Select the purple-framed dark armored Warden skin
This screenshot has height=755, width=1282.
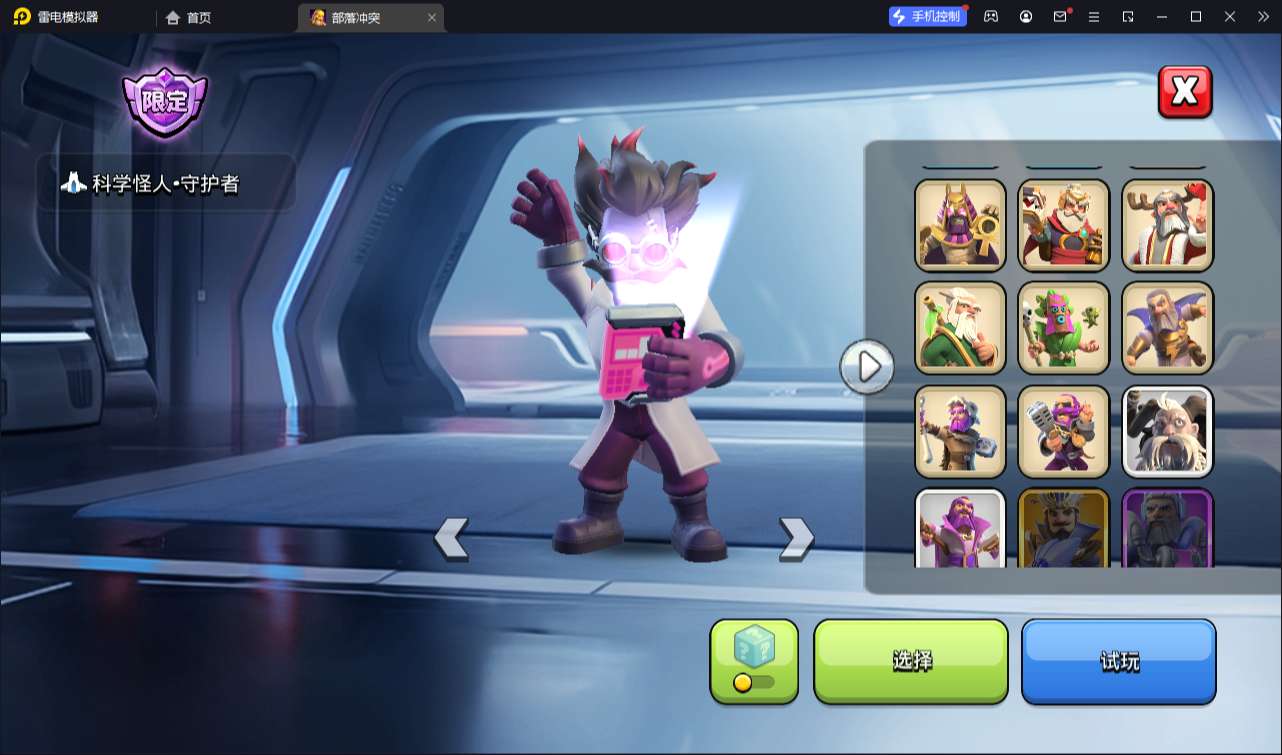[x=1167, y=529]
